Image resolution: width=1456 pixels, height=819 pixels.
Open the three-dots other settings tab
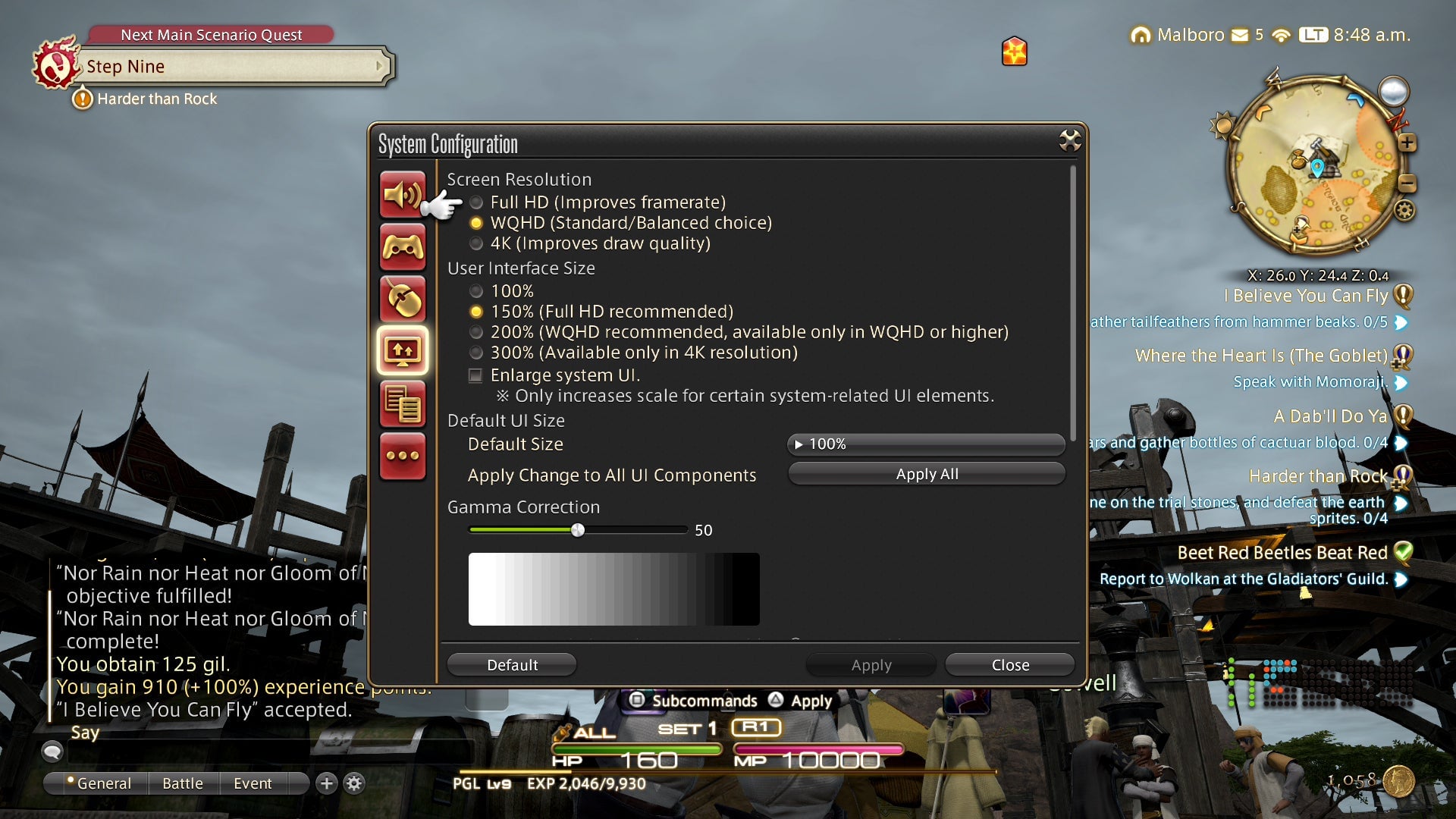pyautogui.click(x=402, y=456)
